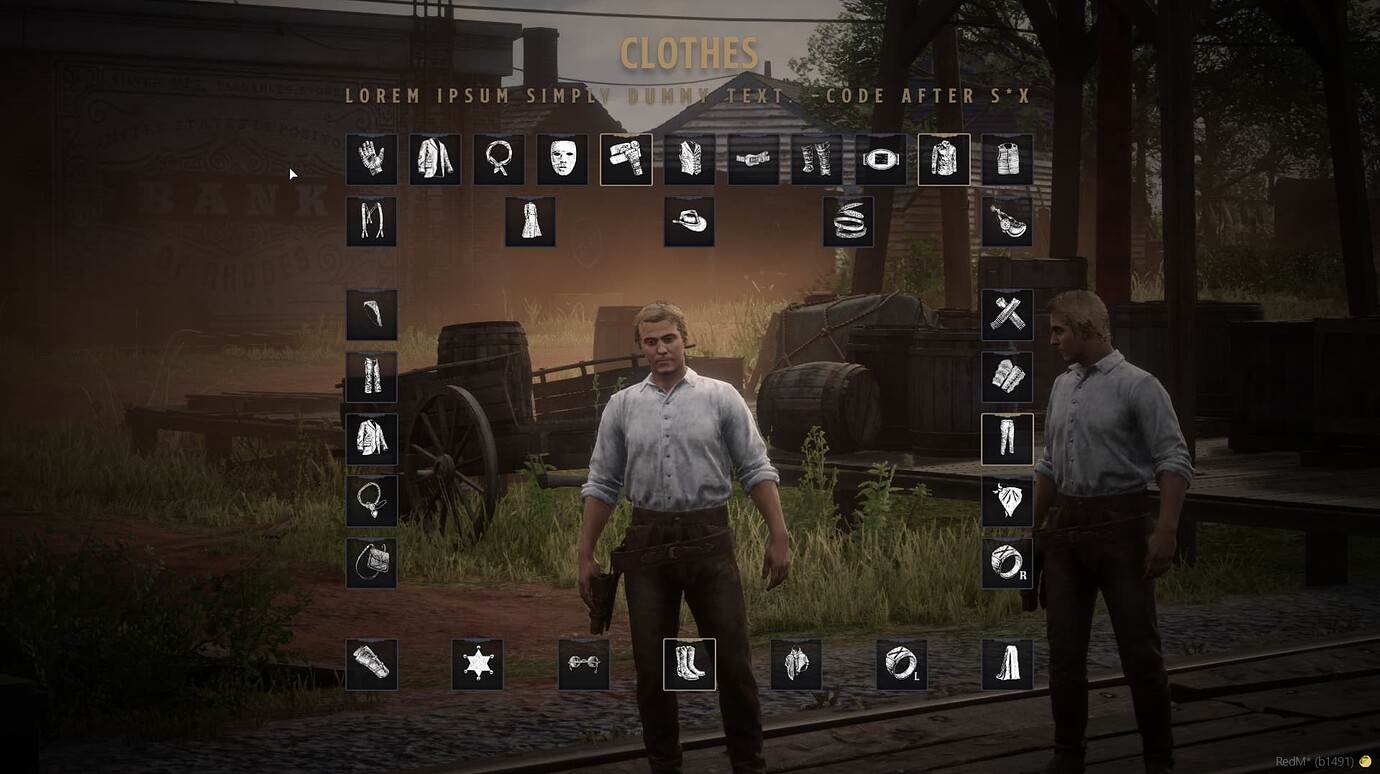Select the suspenders slot
1380x774 pixels.
371,221
